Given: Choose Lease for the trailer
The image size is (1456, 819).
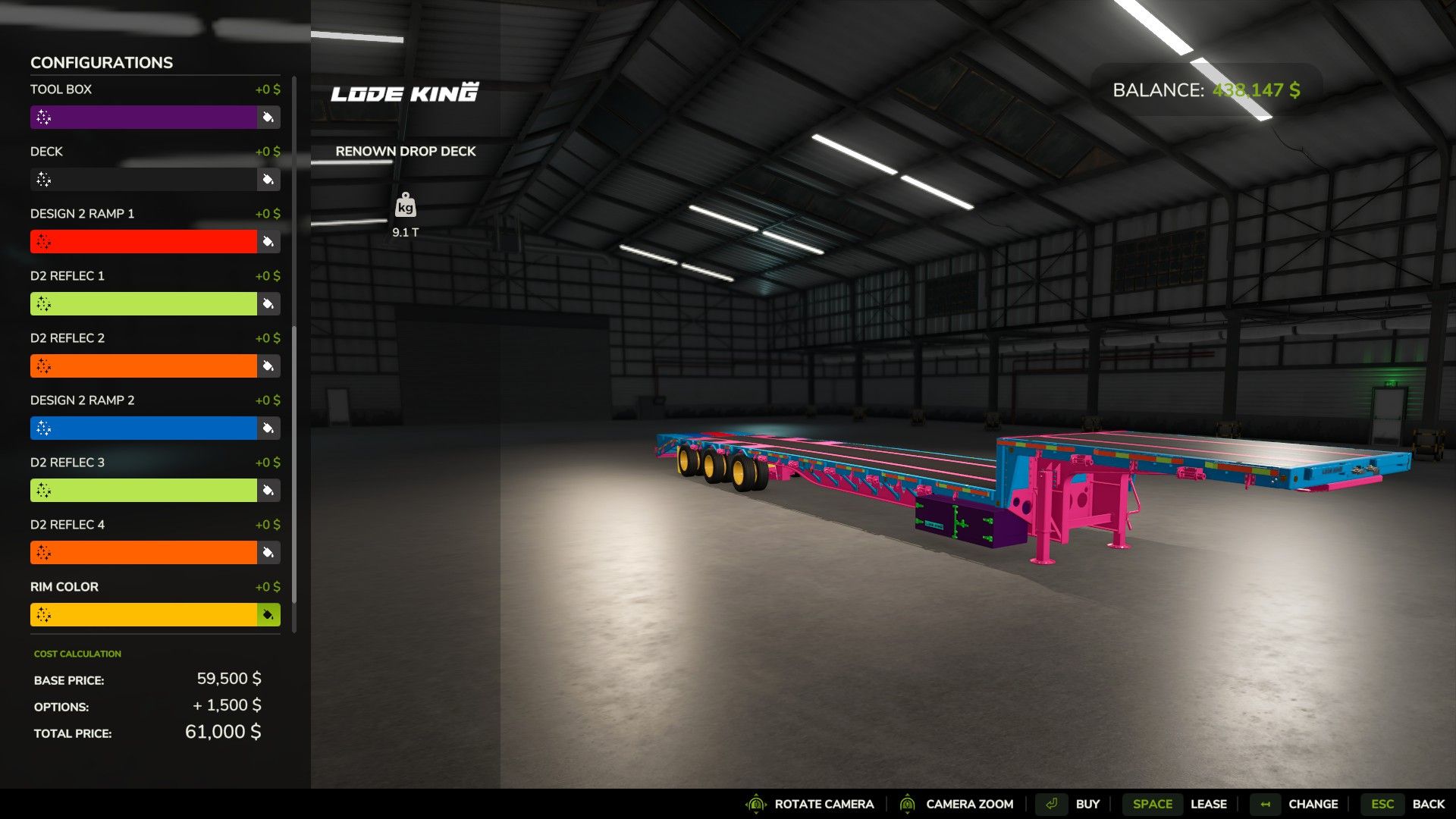Looking at the screenshot, I should tap(1209, 804).
